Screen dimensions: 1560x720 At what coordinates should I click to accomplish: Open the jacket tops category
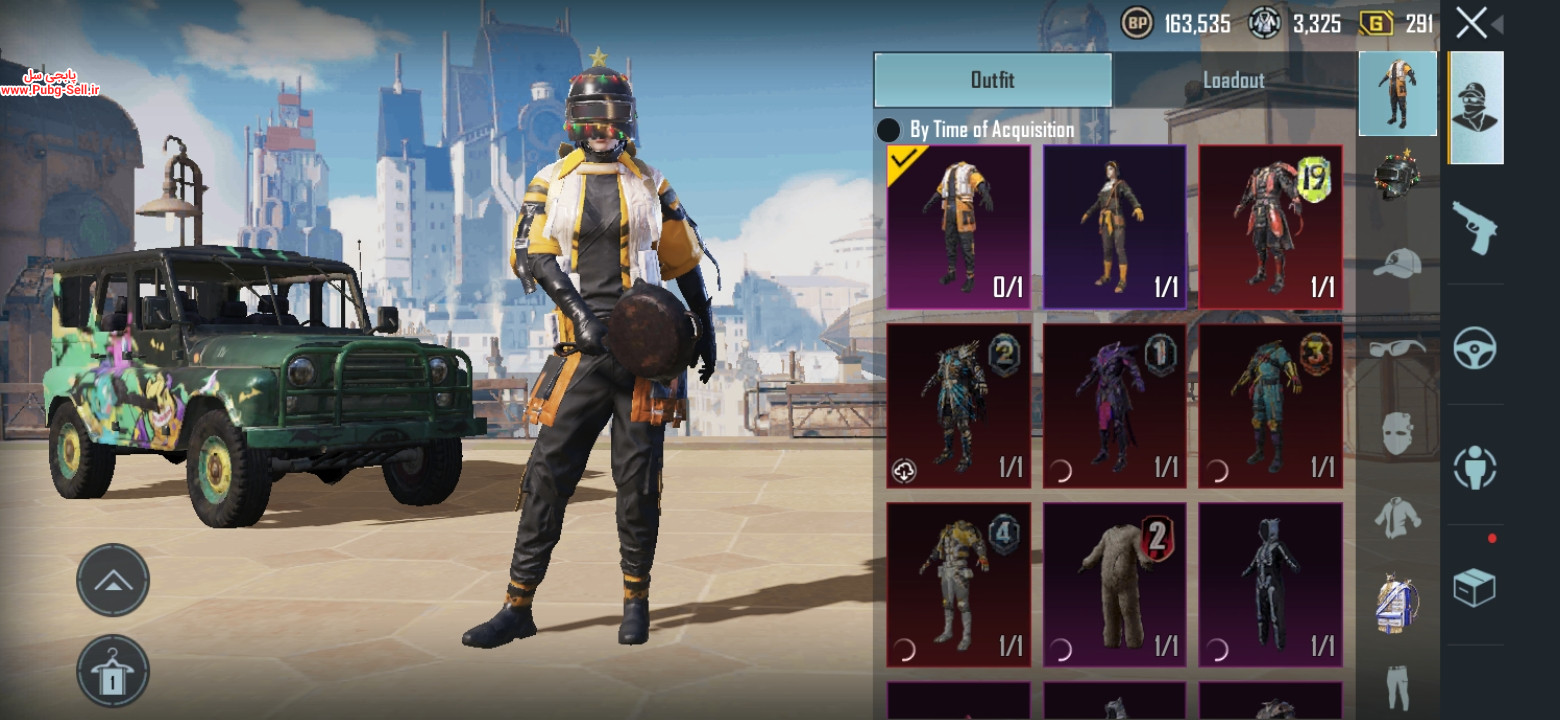point(1397,518)
